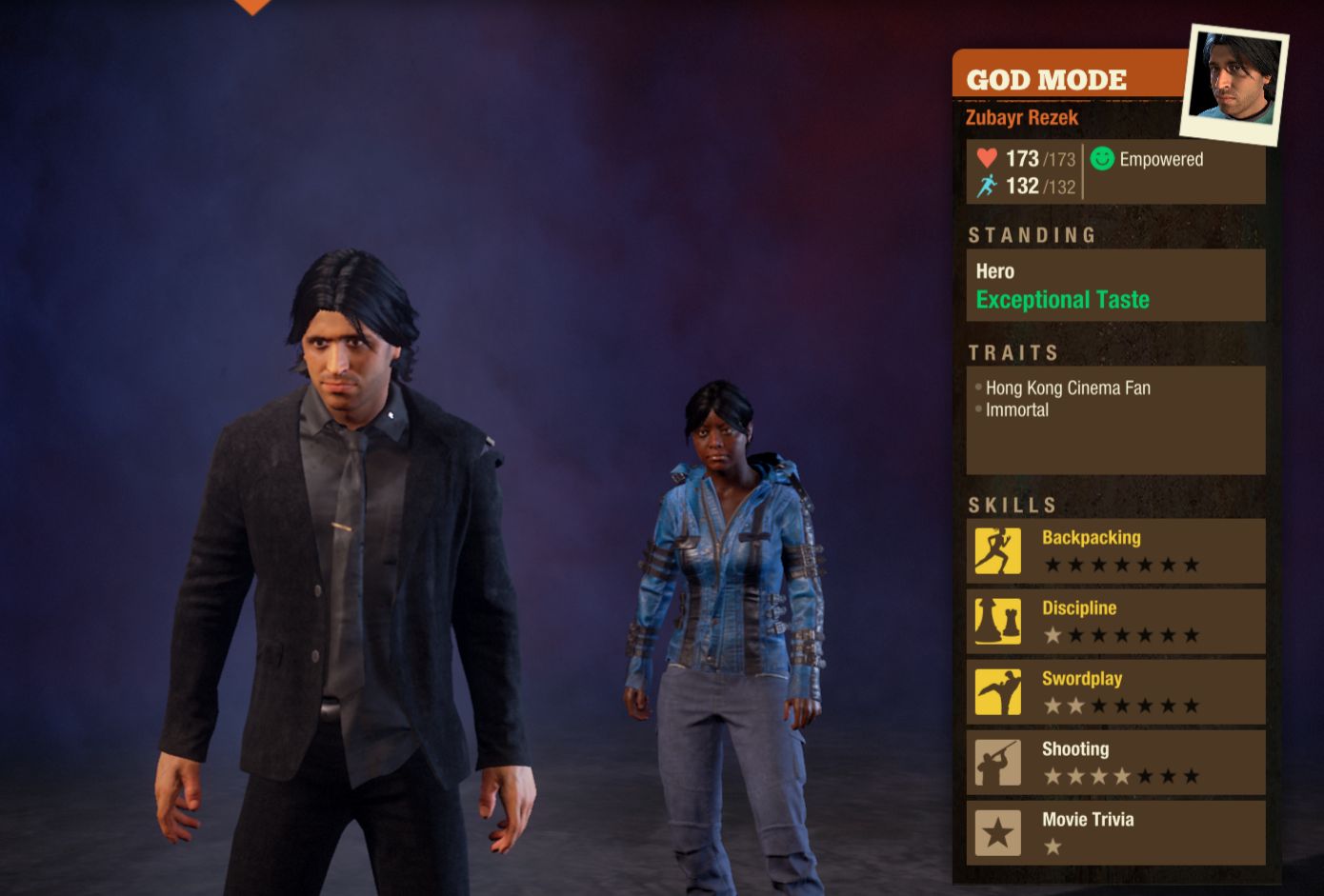Viewport: 1324px width, 896px height.
Task: Toggle the Hong Kong Cinema Fan trait
Action: pos(1069,388)
